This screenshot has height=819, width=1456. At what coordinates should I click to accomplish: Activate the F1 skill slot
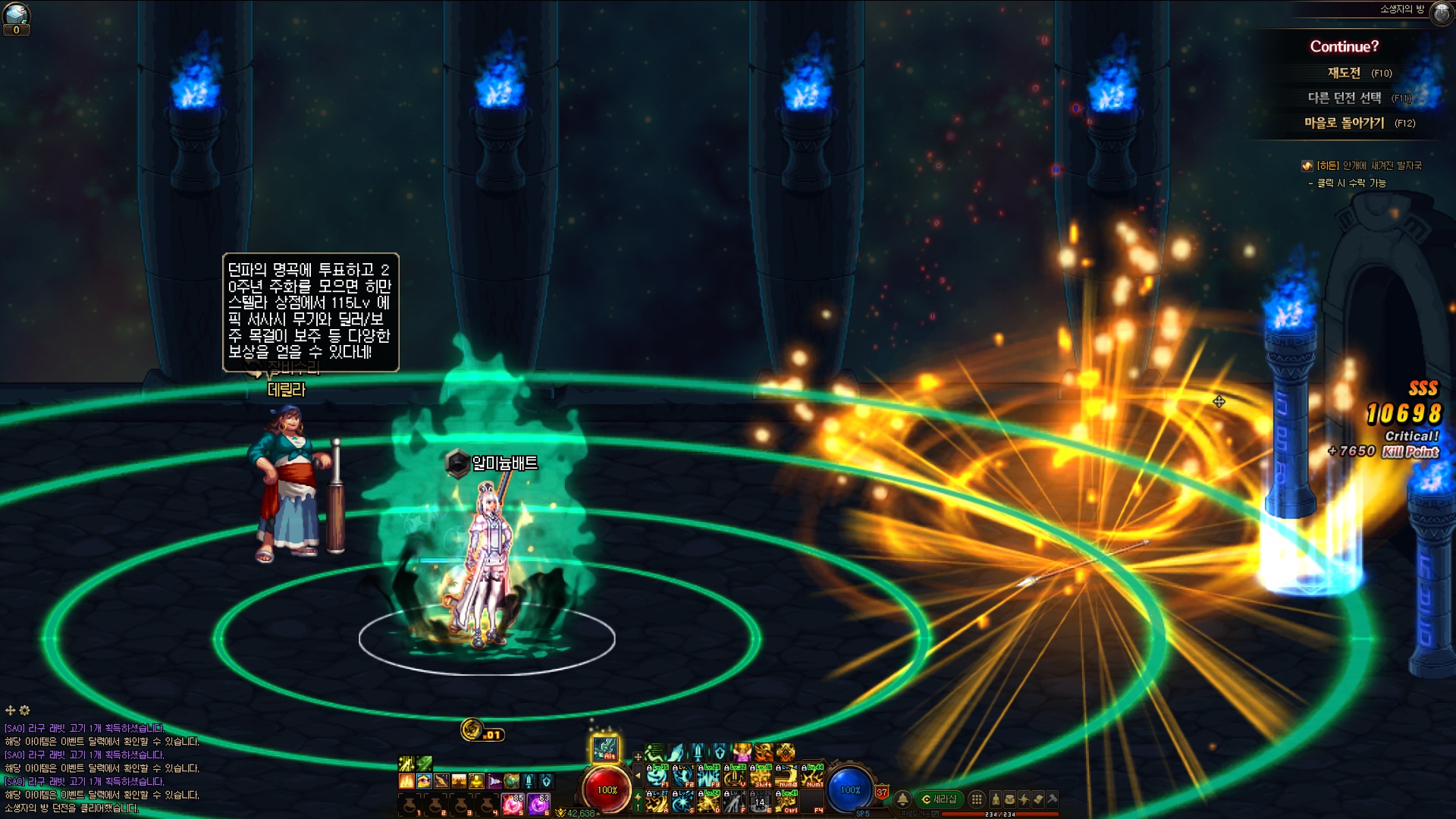[x=657, y=776]
